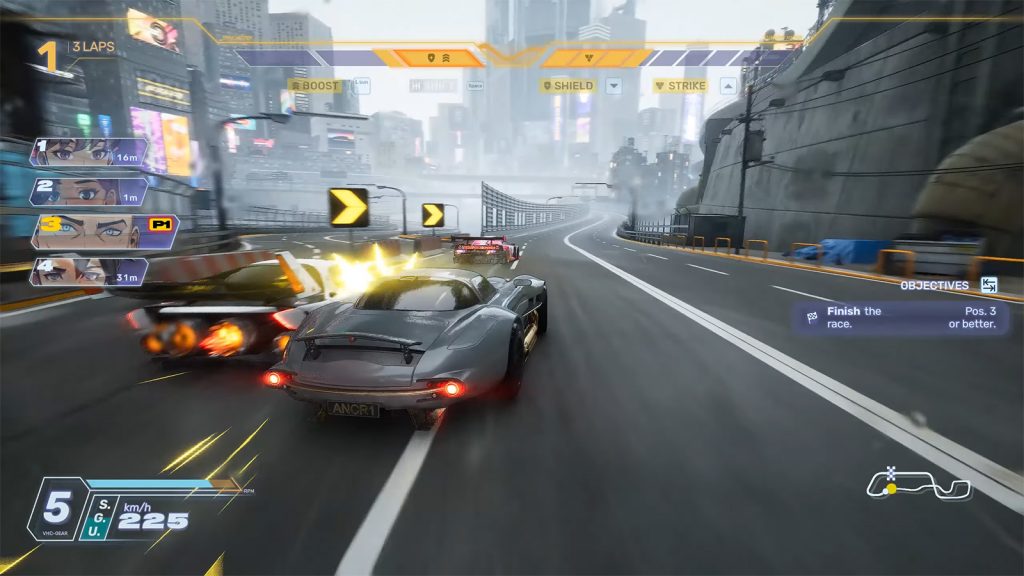
Task: Activate the BOOST ability label
Action: [315, 86]
